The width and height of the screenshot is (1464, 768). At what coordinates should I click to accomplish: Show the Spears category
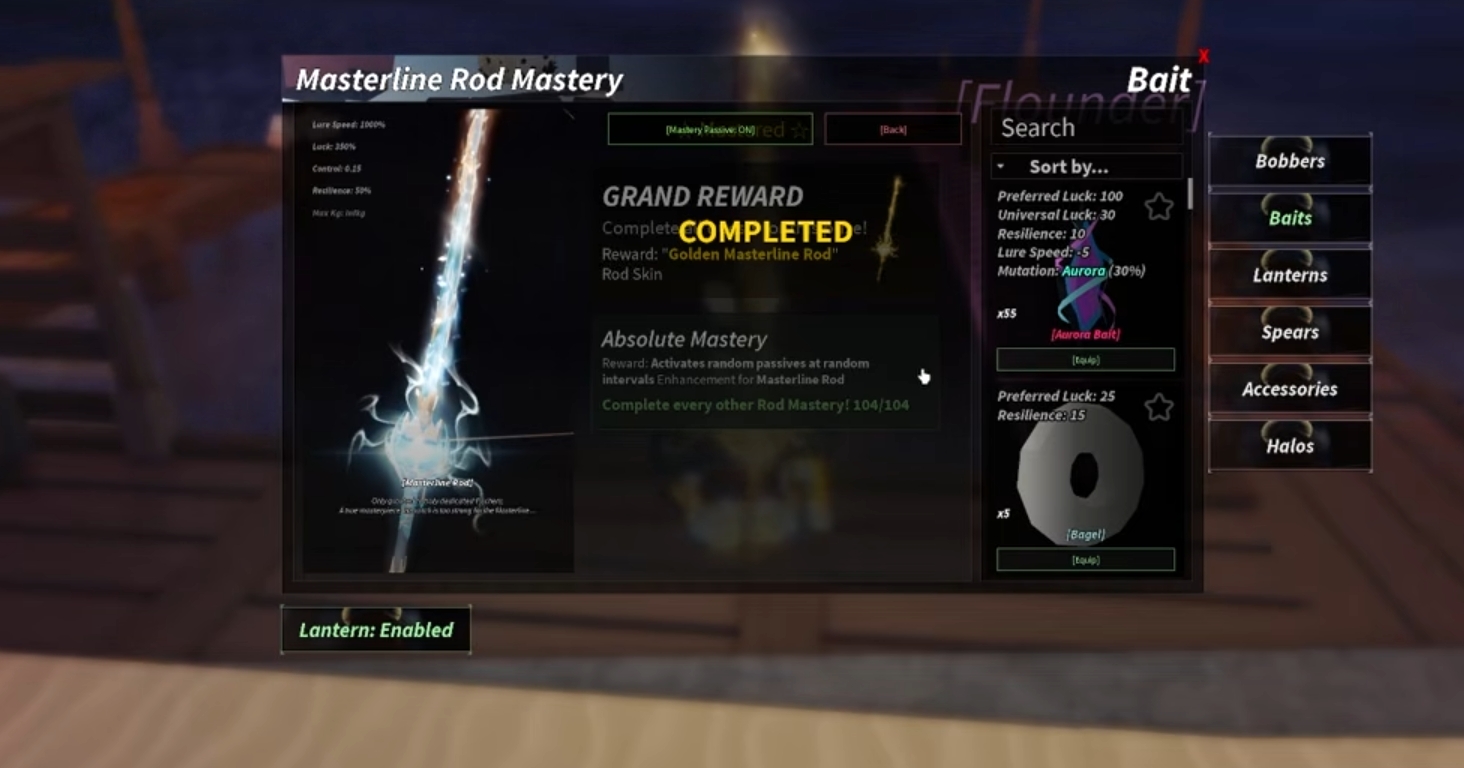1289,332
